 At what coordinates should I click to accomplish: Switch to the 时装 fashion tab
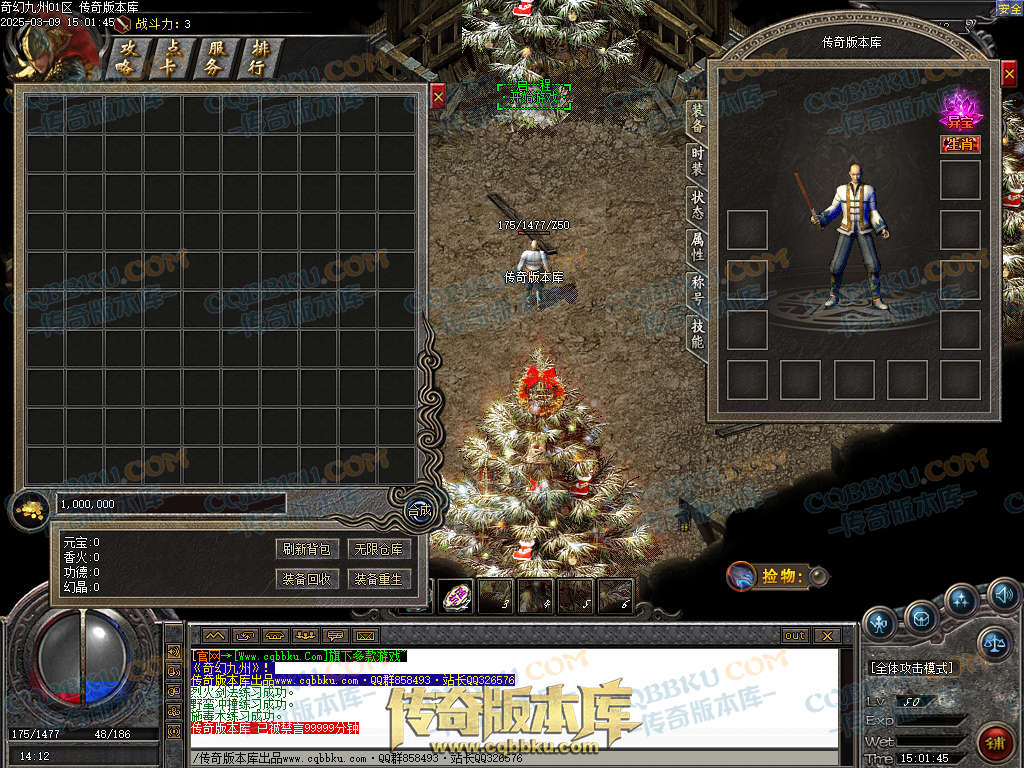click(x=697, y=163)
